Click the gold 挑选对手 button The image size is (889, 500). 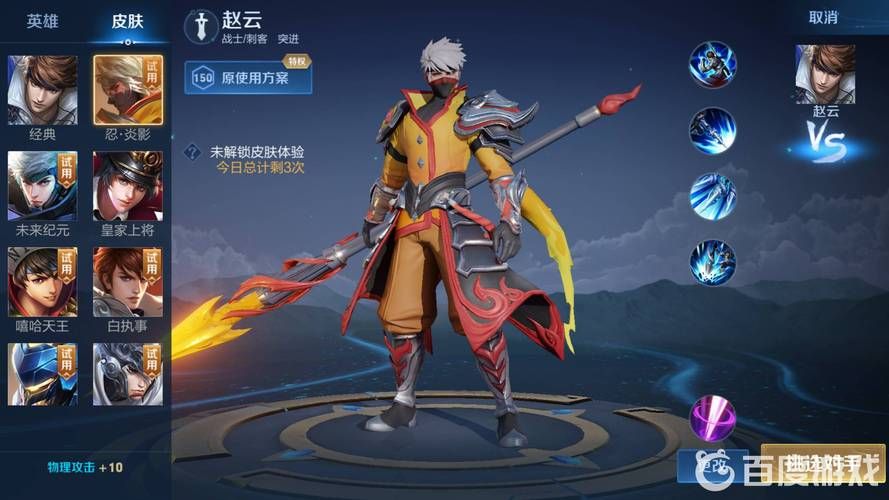coord(822,465)
